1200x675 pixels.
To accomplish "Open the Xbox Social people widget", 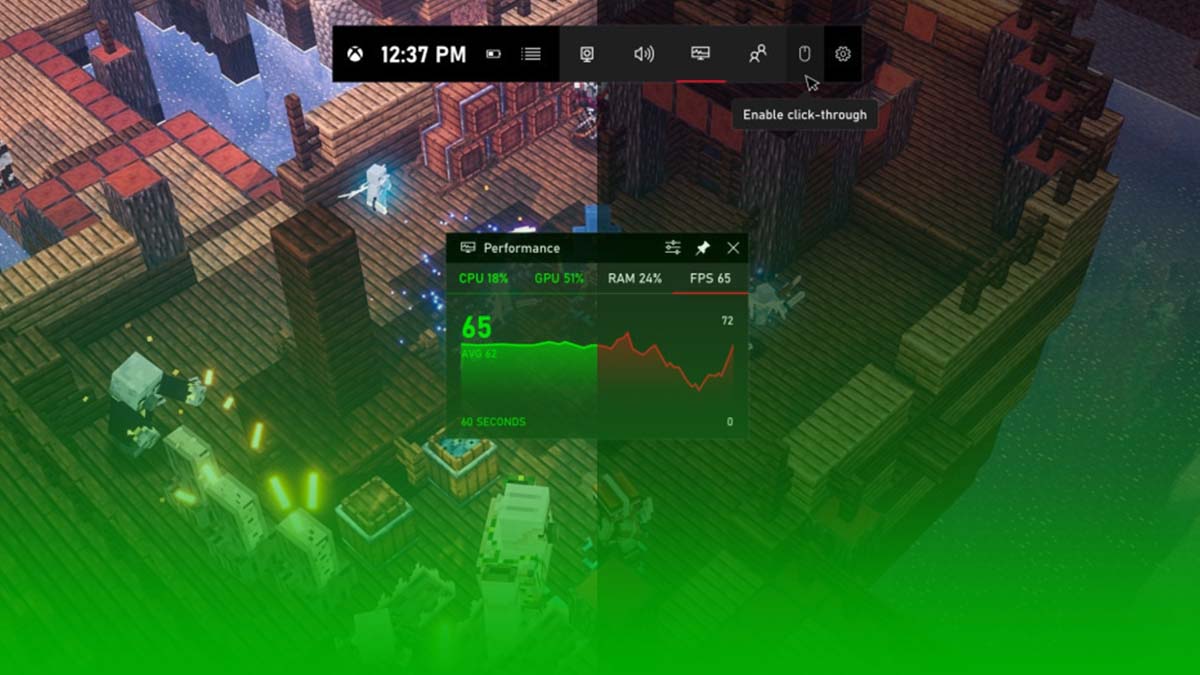I will click(x=757, y=54).
